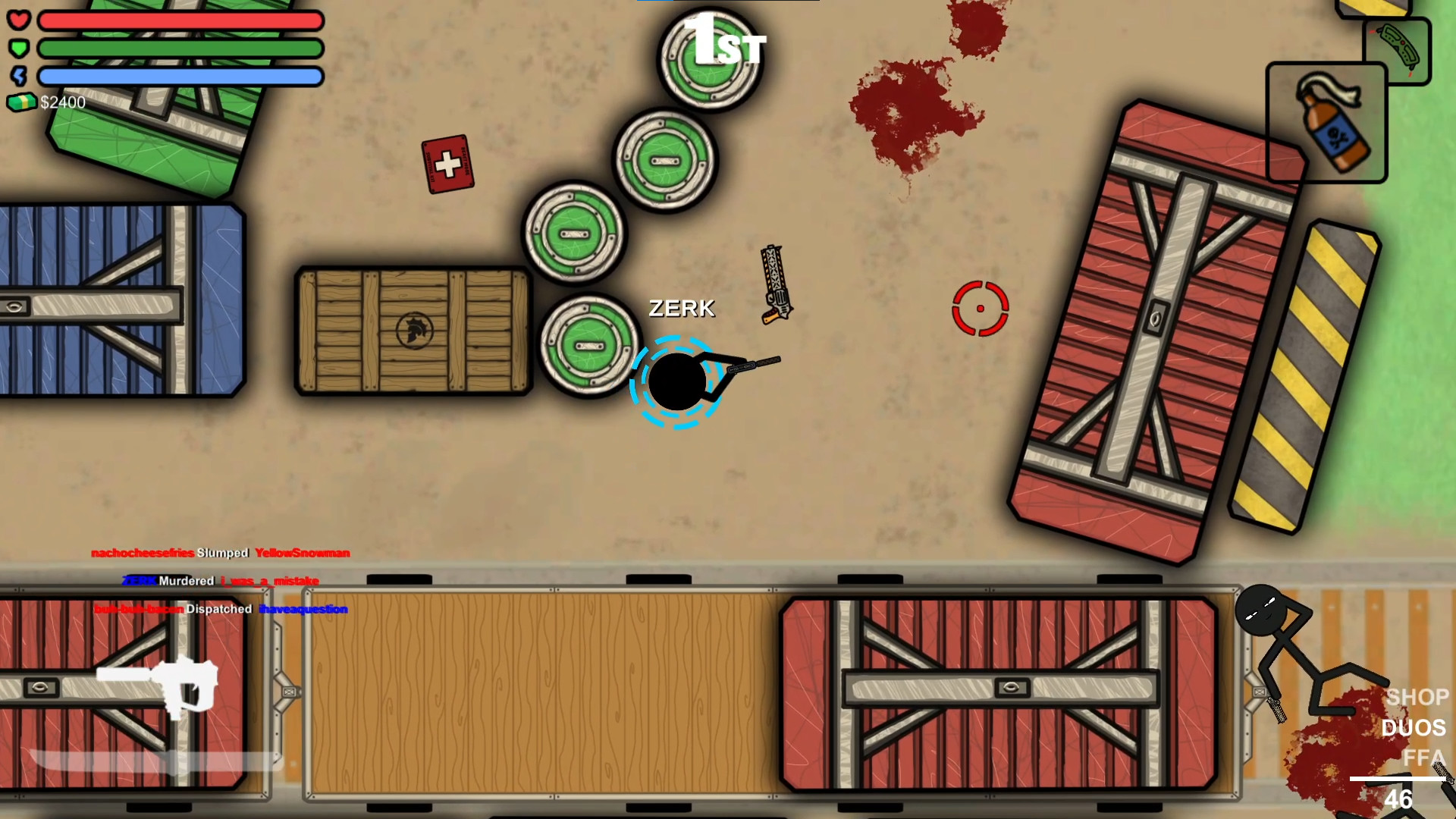Screen dimensions: 1456x819
Task: Open the SHOP menu
Action: (x=1417, y=697)
